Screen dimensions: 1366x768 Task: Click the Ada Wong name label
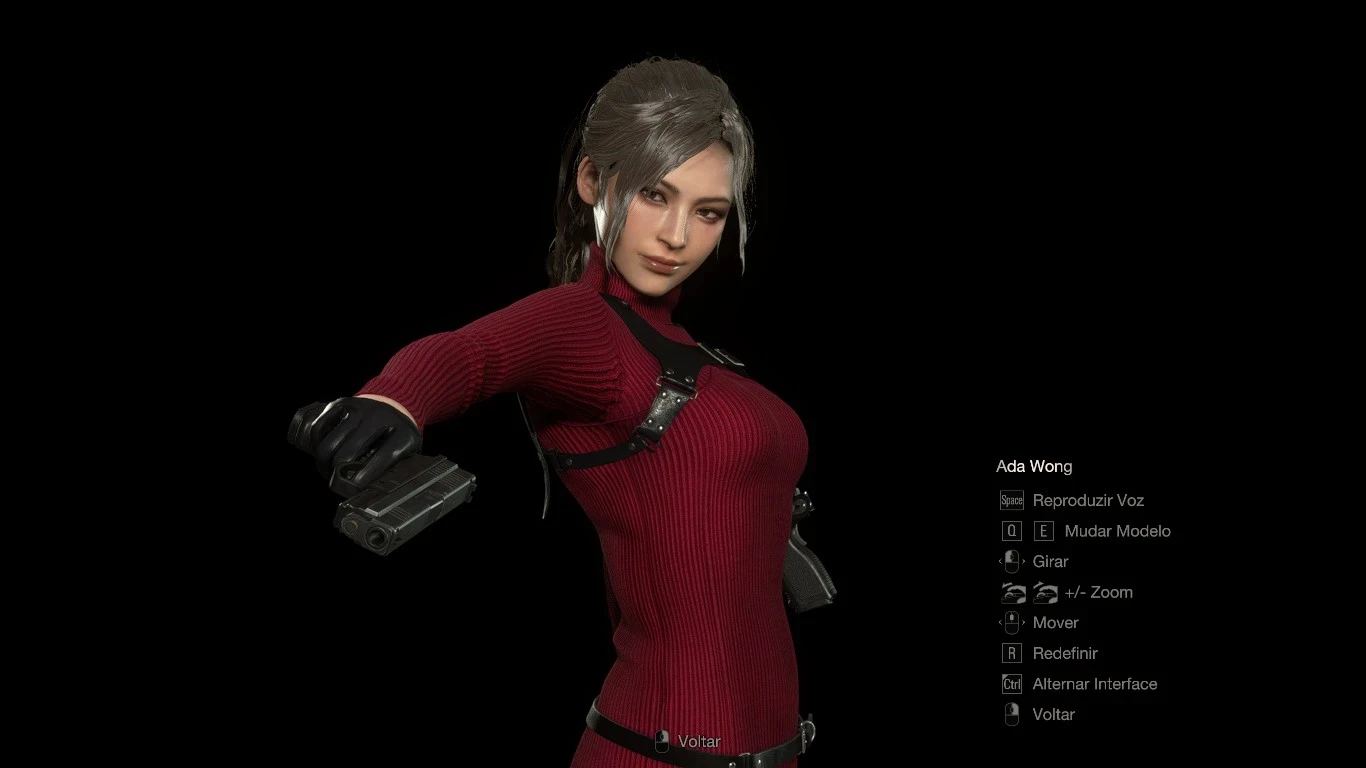pos(1034,466)
